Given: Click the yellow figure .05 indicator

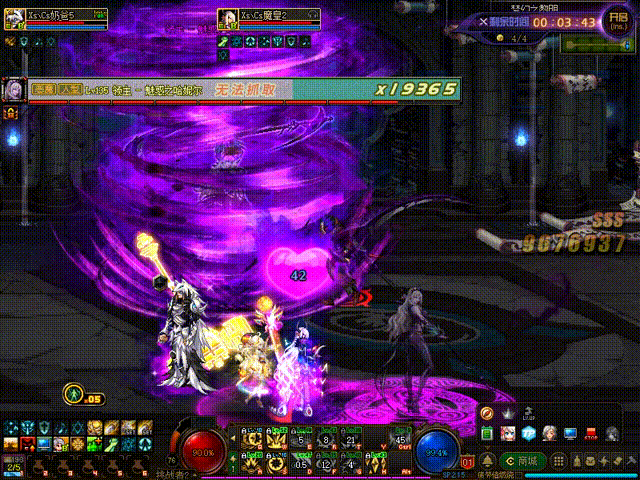Looking at the screenshot, I should point(74,393).
